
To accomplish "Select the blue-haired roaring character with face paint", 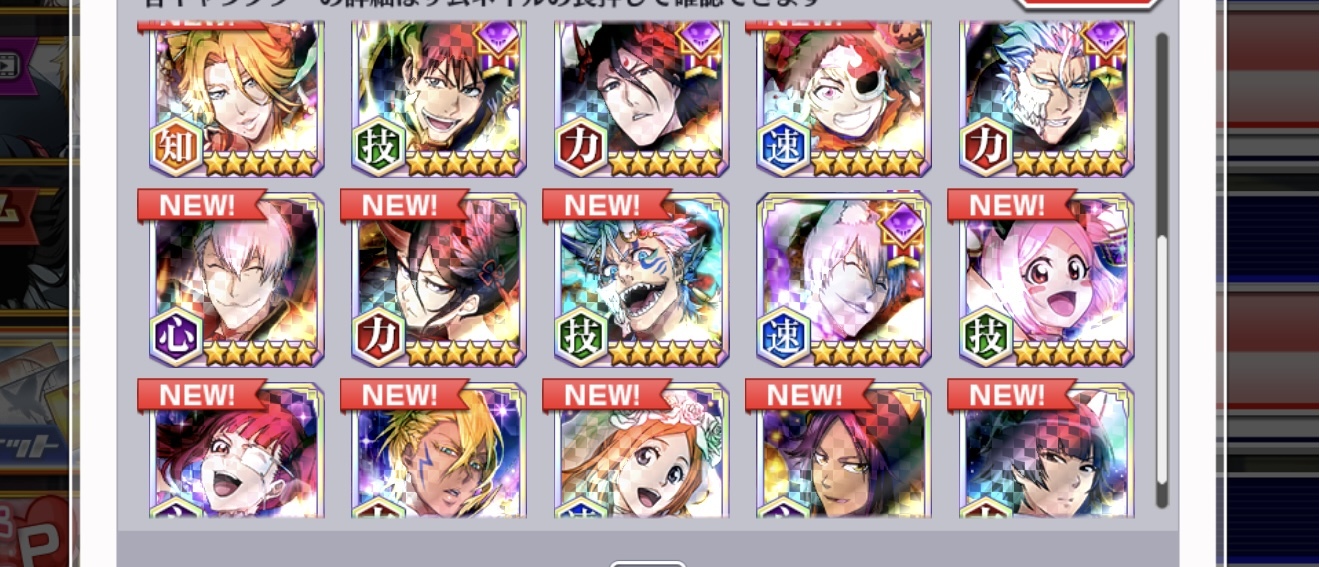I will pos(641,280).
